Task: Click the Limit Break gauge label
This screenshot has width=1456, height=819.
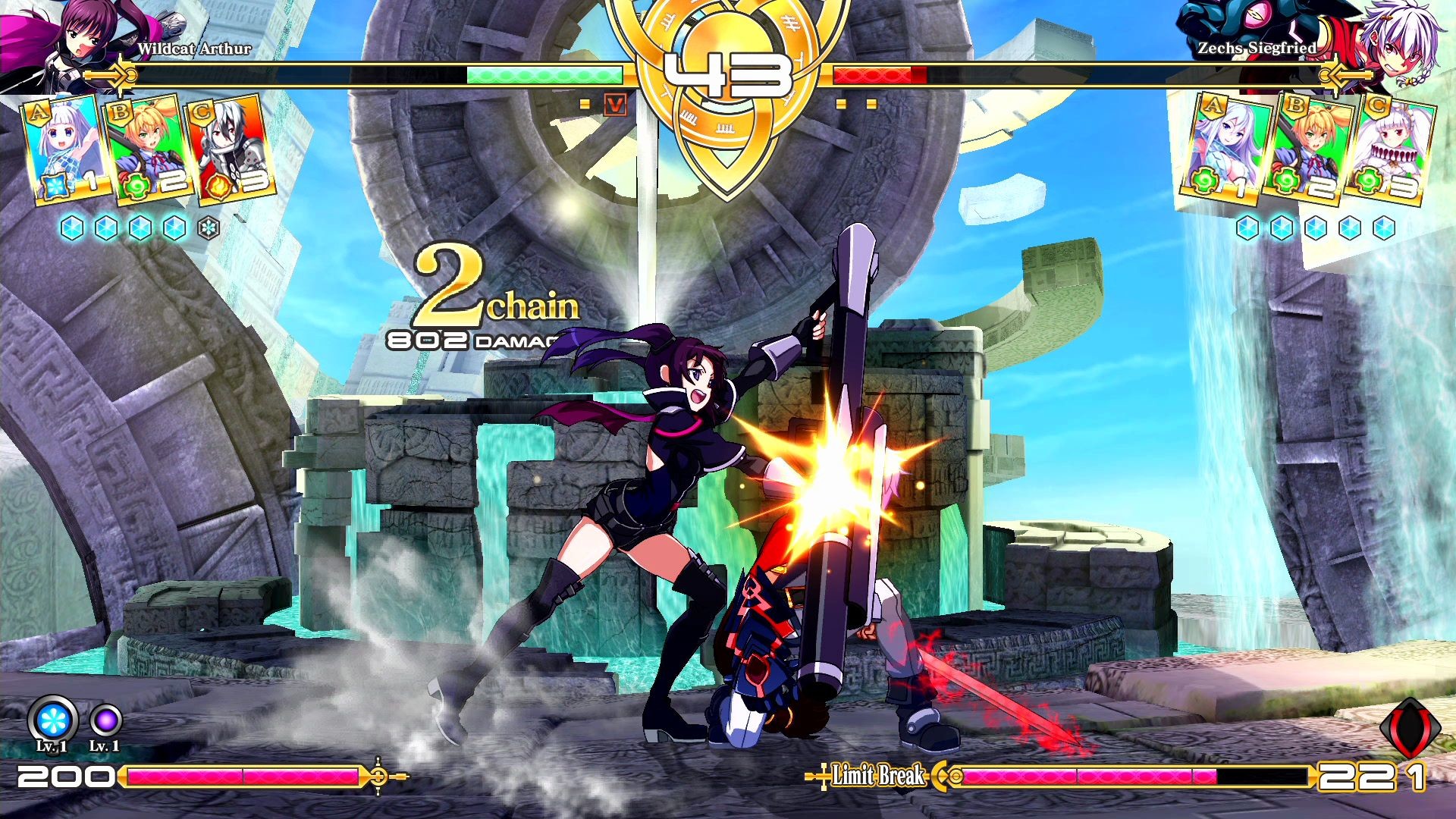Action: pos(876,776)
